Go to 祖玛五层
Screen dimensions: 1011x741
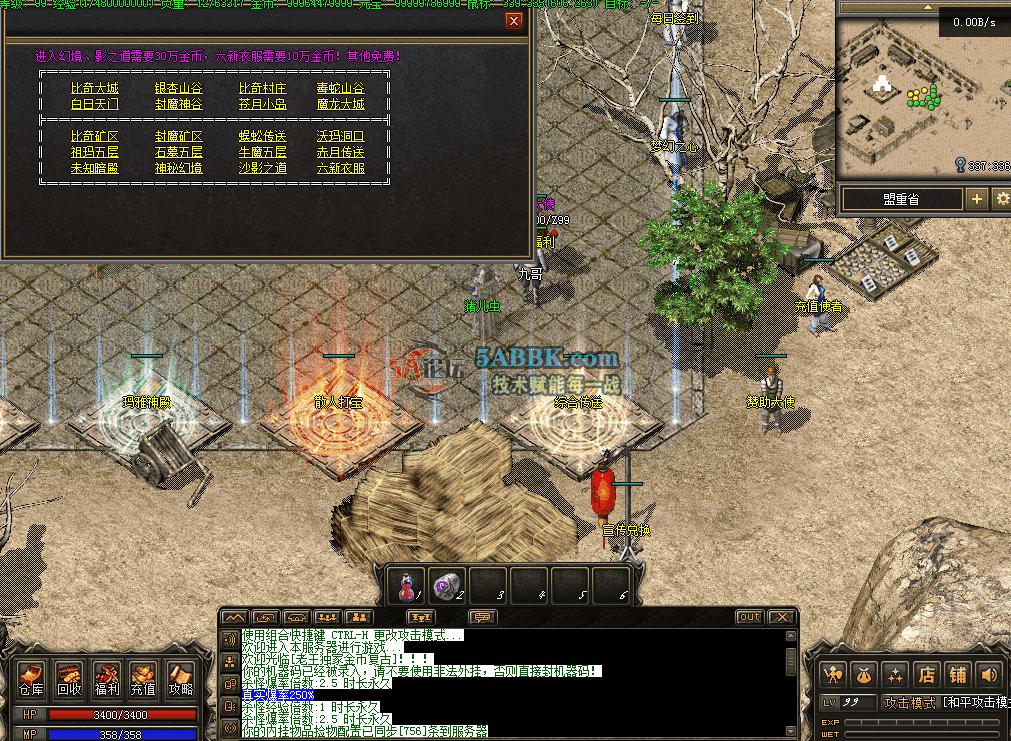(94, 152)
